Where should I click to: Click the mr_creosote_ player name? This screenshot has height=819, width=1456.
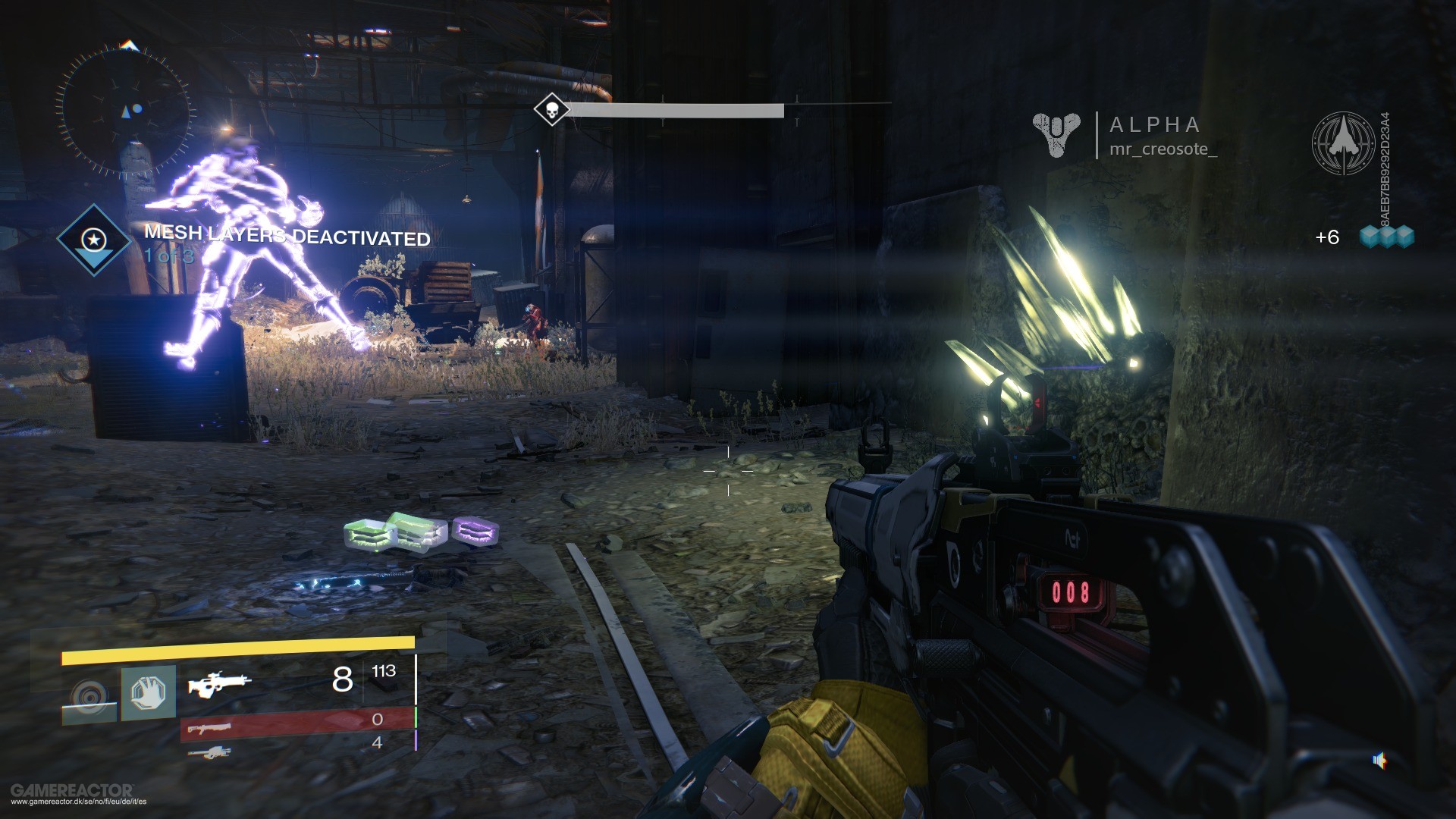coord(1165,150)
